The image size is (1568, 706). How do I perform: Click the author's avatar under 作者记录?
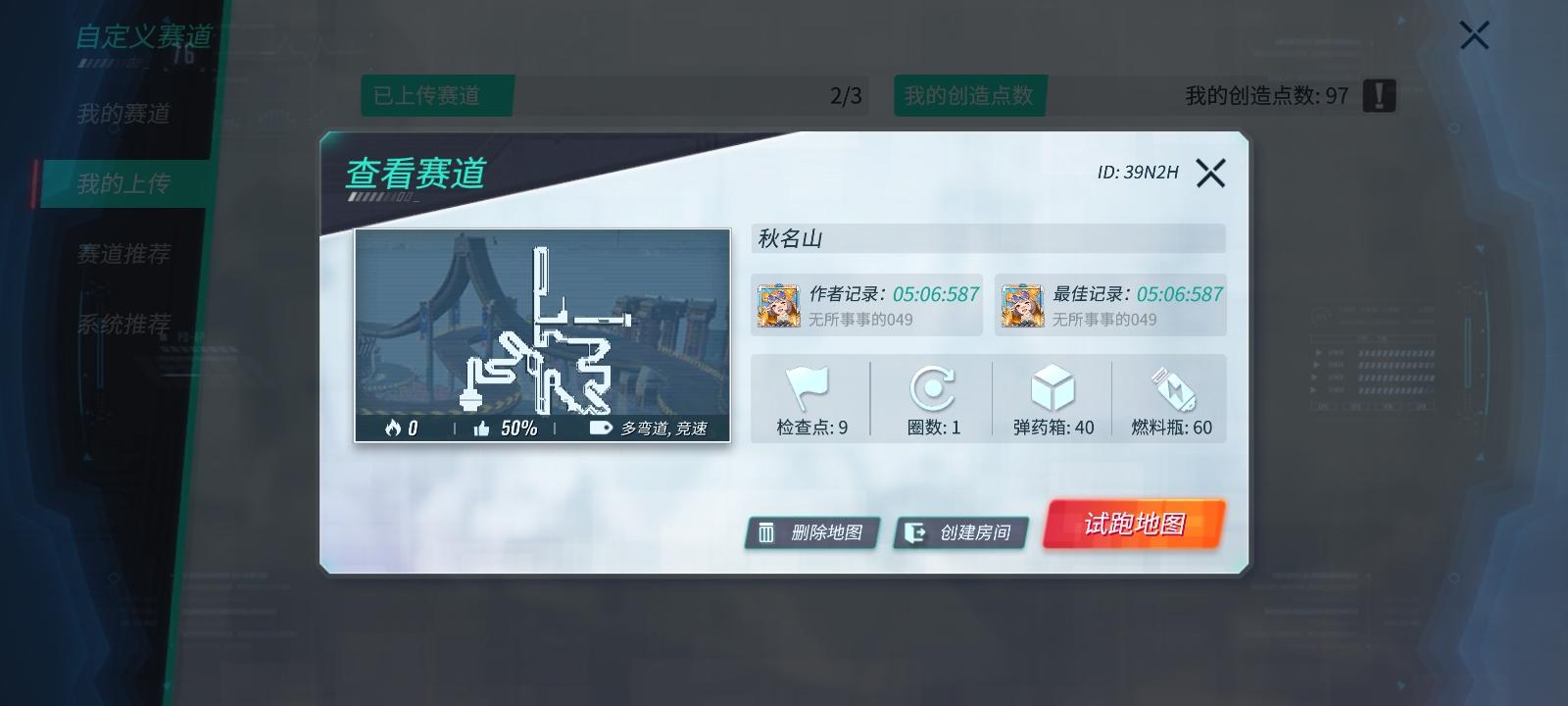777,304
